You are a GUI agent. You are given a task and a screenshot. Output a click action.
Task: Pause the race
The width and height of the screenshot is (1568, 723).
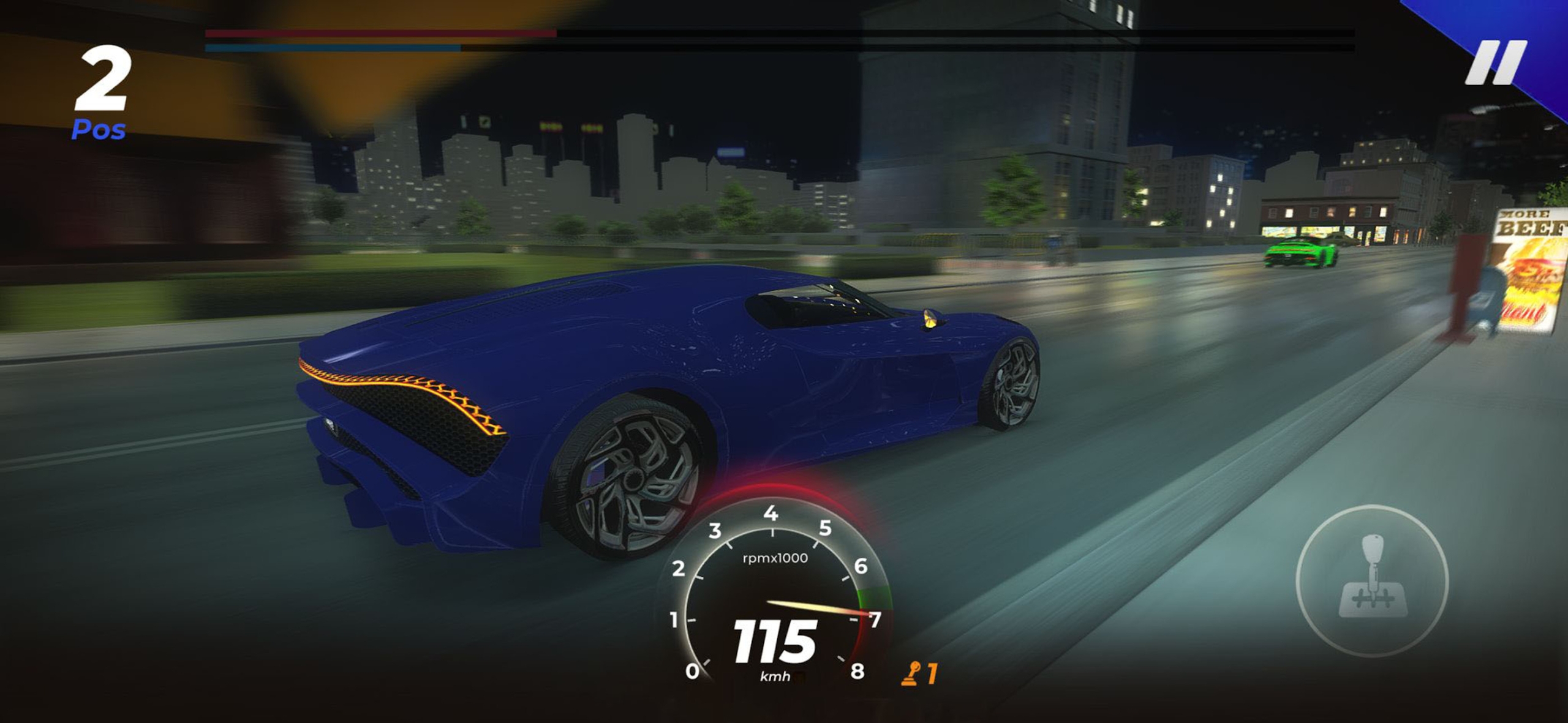pos(1495,62)
